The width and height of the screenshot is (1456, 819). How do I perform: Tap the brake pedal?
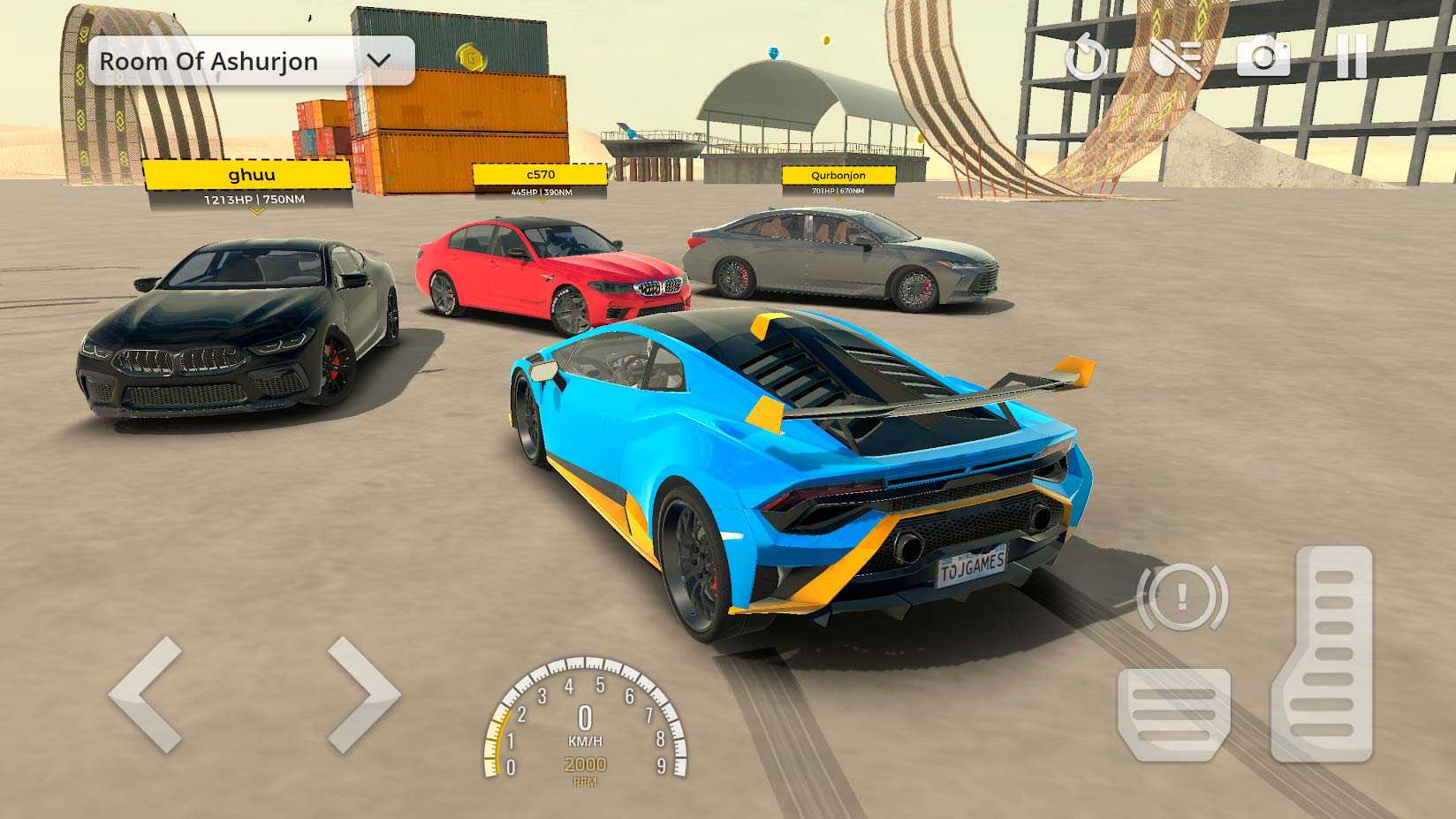click(x=1173, y=714)
